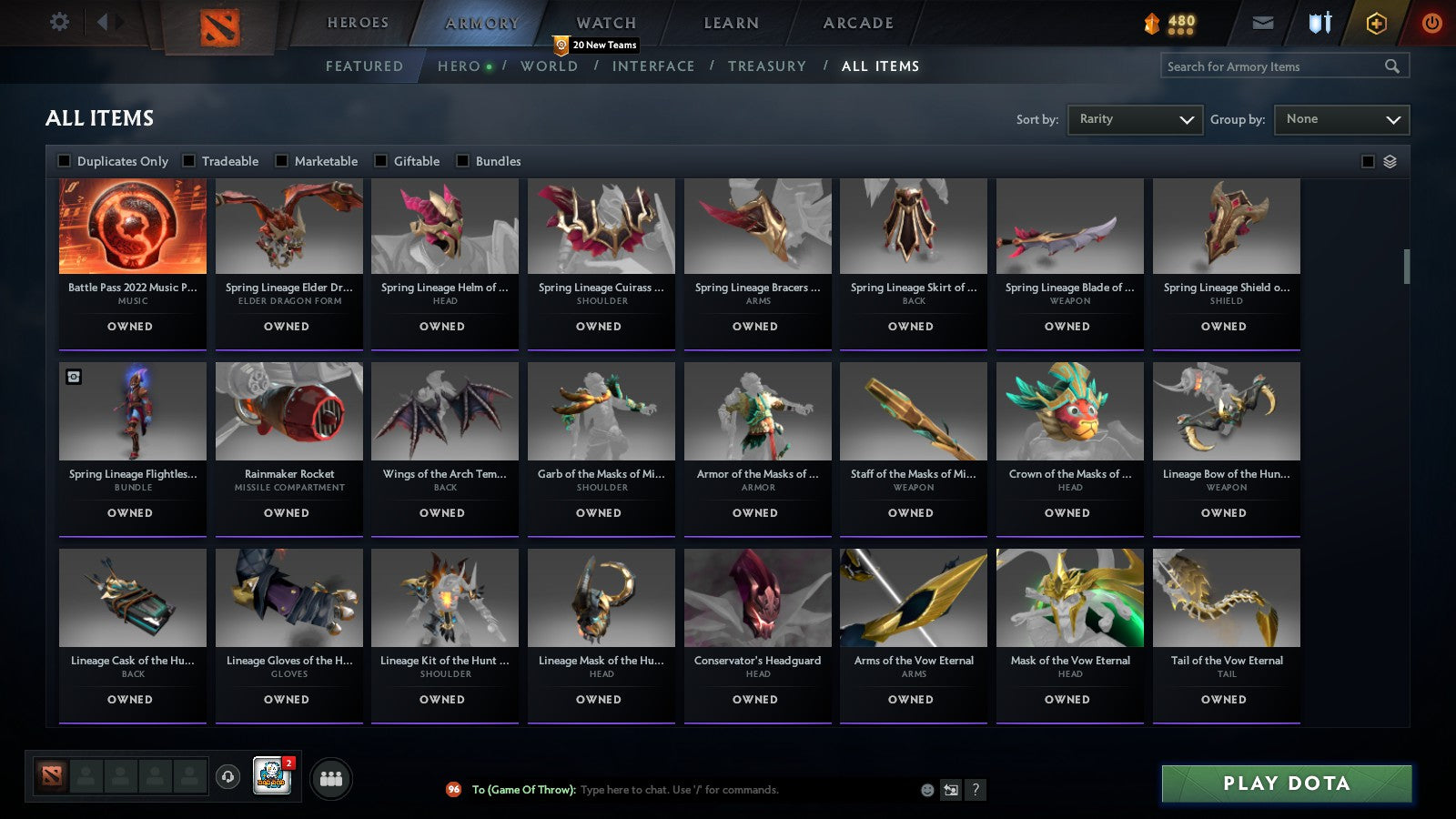
Task: Open the mail/notifications inbox icon
Action: click(x=1263, y=22)
